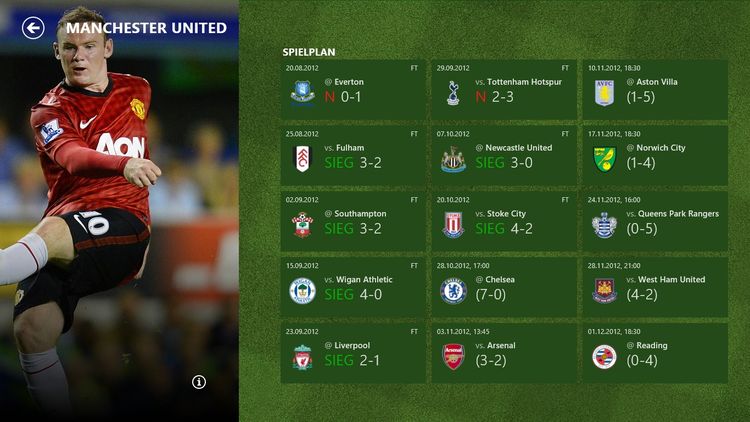Choose the Reading fixture tile

point(655,353)
